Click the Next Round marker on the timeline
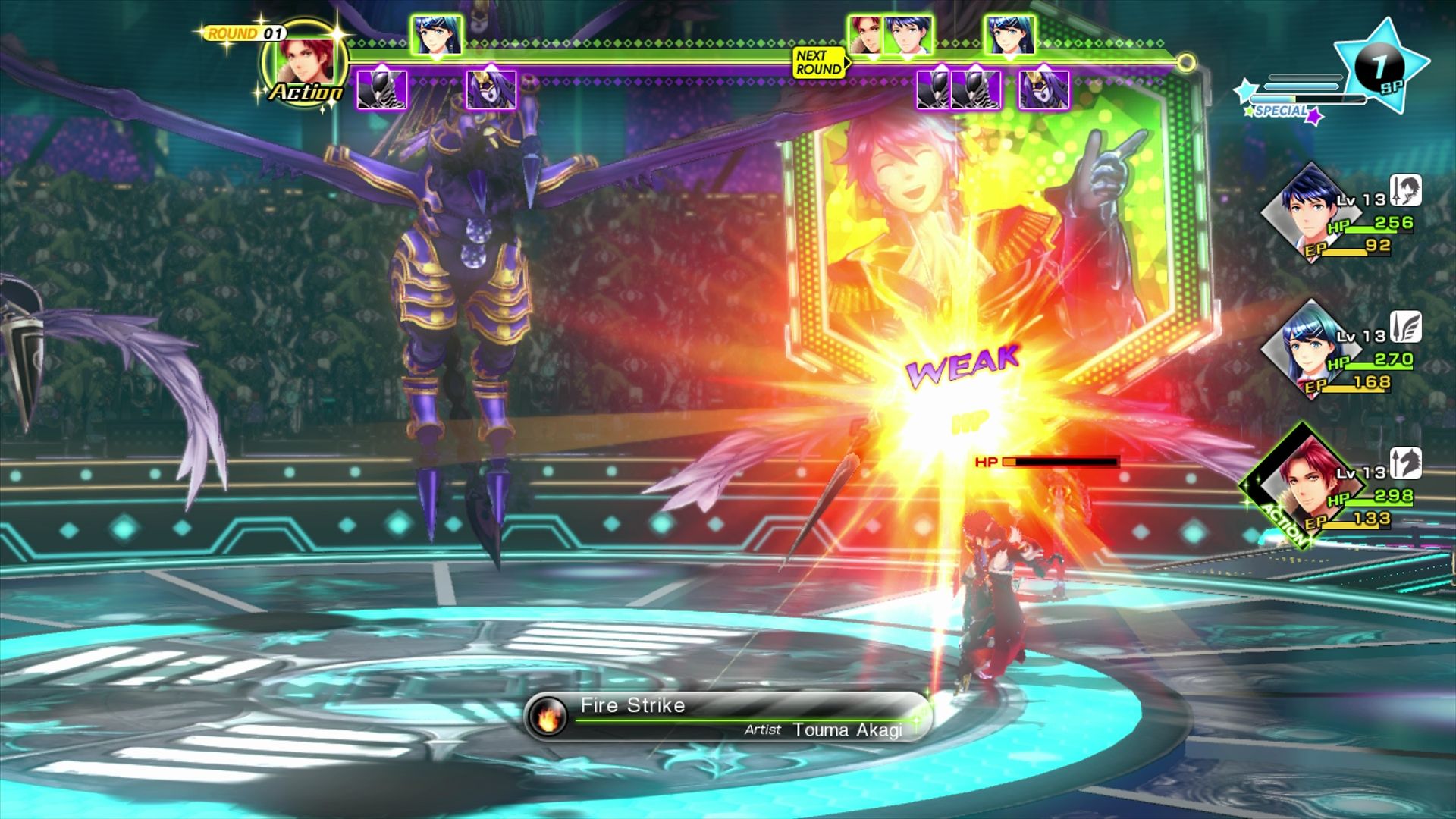The image size is (1456, 819). point(819,62)
